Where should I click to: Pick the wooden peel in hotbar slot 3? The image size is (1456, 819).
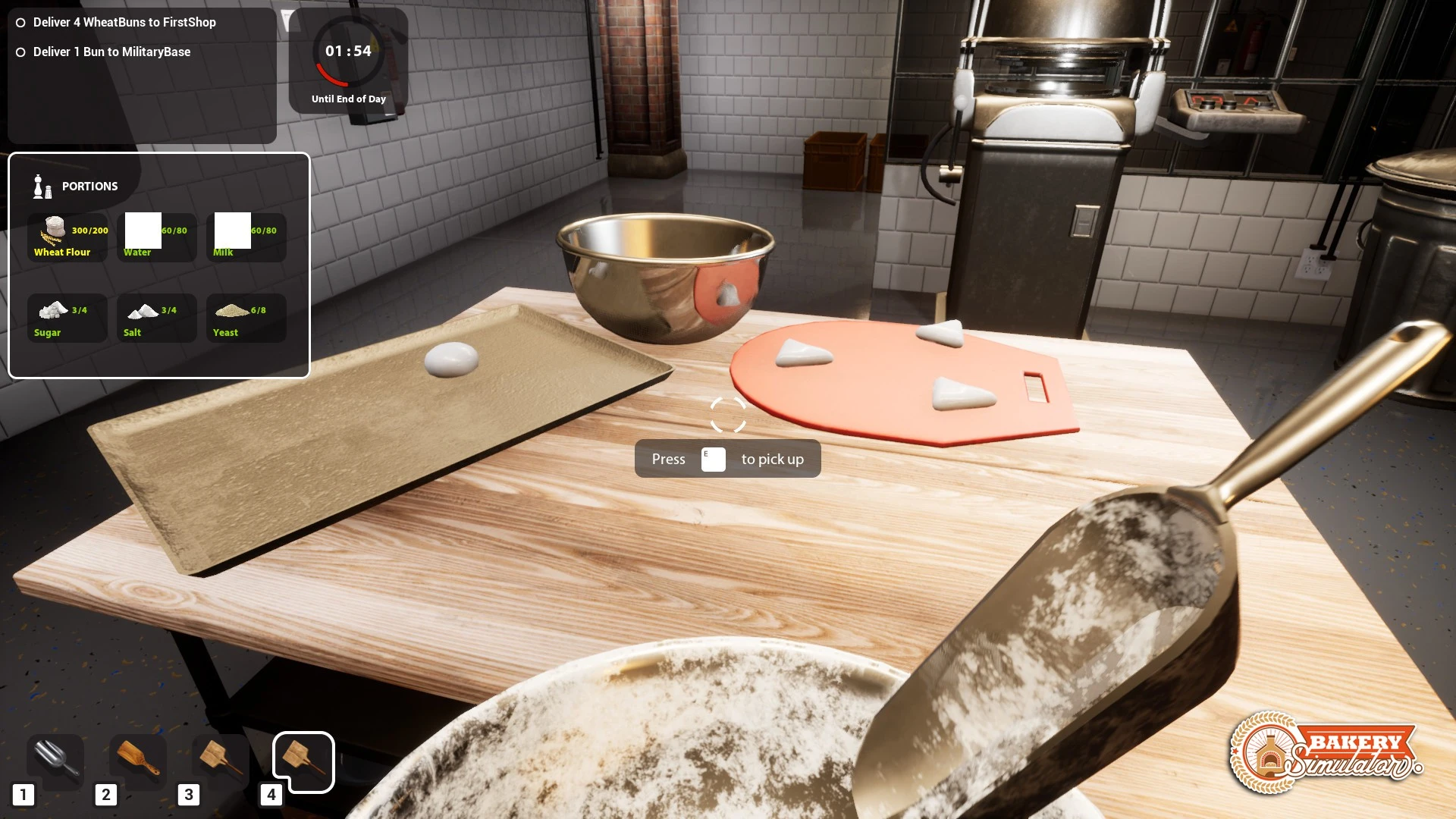point(221,759)
